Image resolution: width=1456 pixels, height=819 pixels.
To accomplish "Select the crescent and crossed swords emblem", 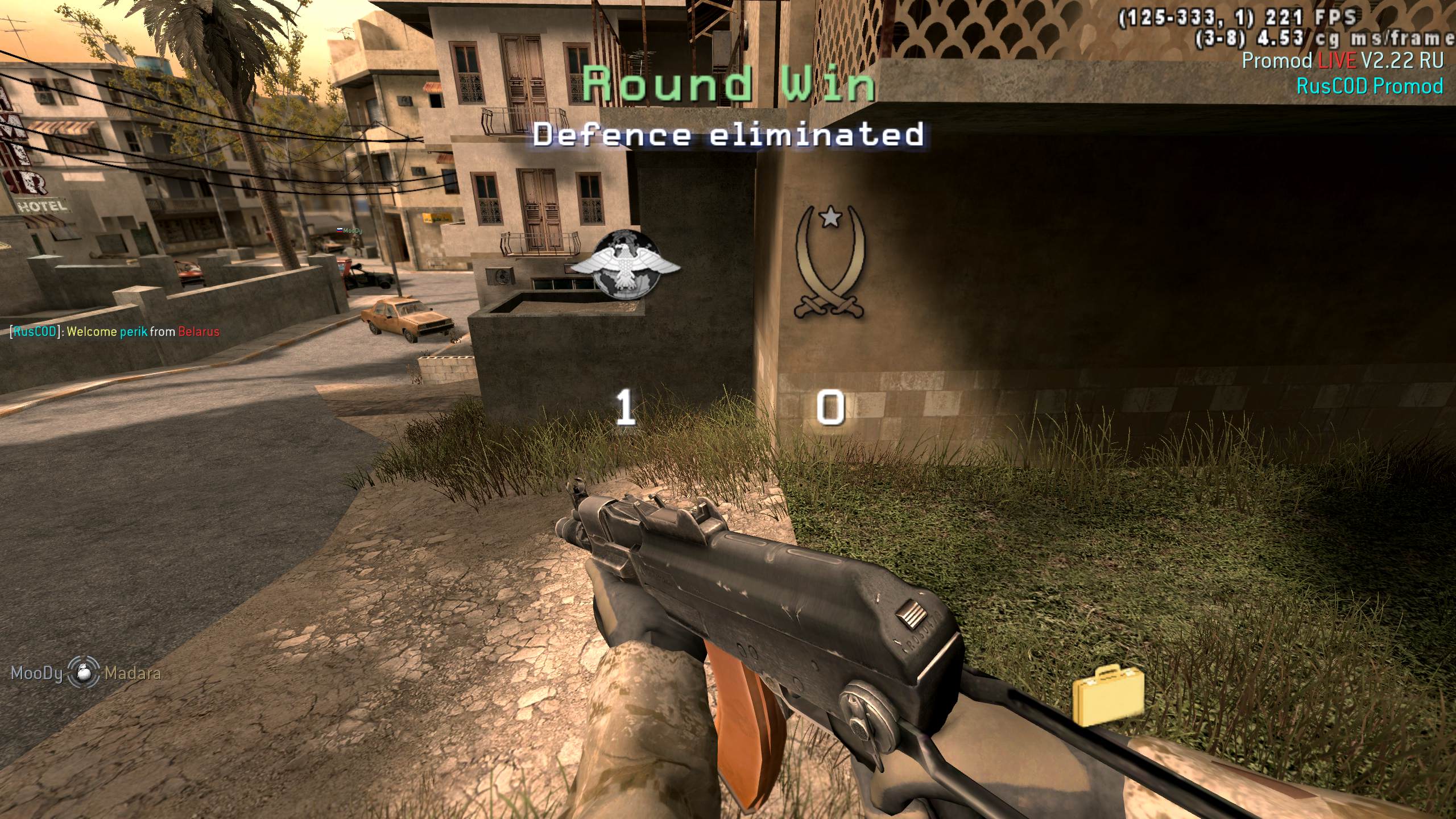I will pyautogui.click(x=830, y=263).
